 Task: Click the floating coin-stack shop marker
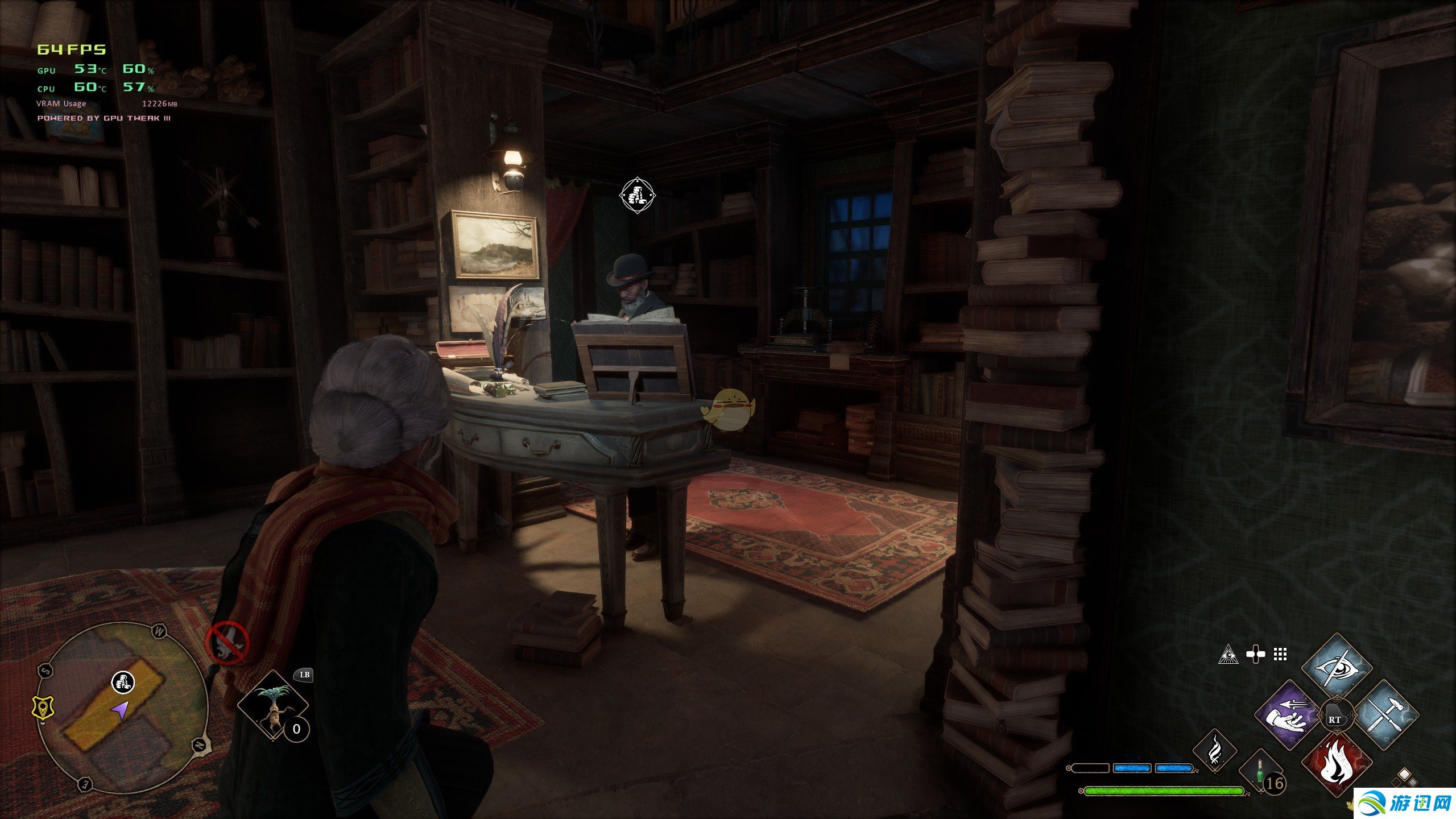(x=637, y=196)
